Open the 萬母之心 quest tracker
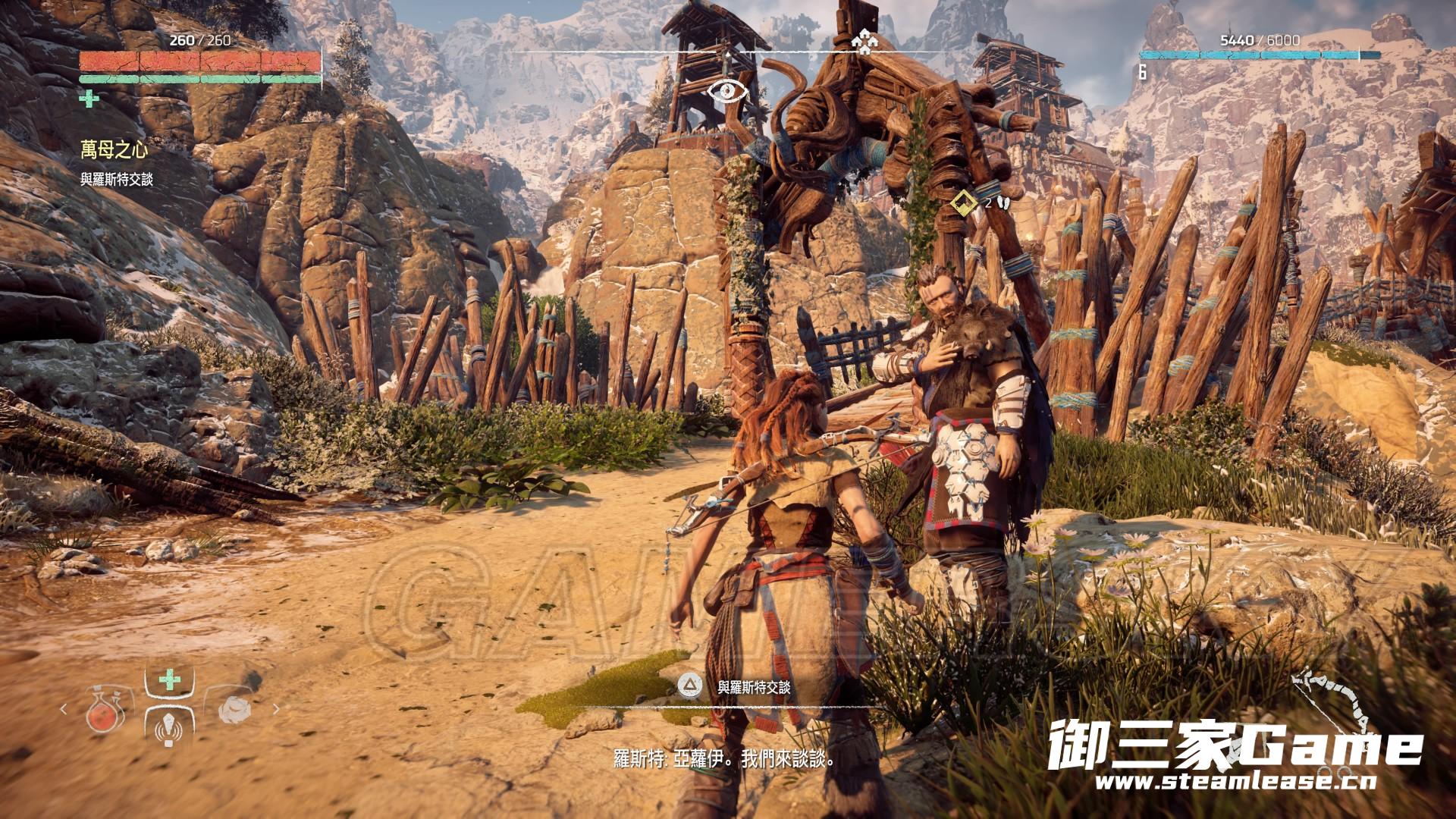The height and width of the screenshot is (819, 1456). click(x=115, y=151)
